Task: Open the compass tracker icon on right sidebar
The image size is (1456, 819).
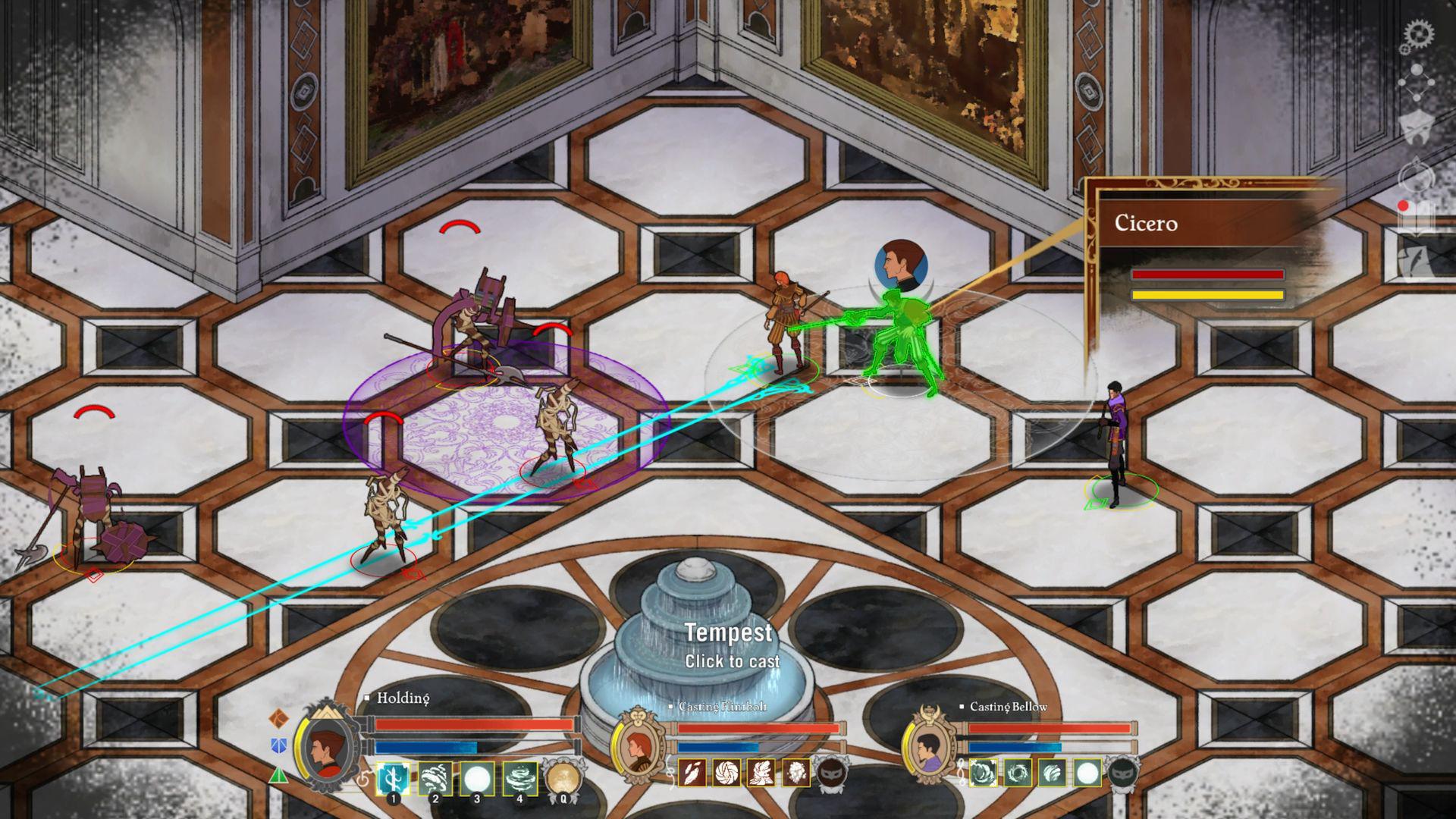Action: (1414, 174)
